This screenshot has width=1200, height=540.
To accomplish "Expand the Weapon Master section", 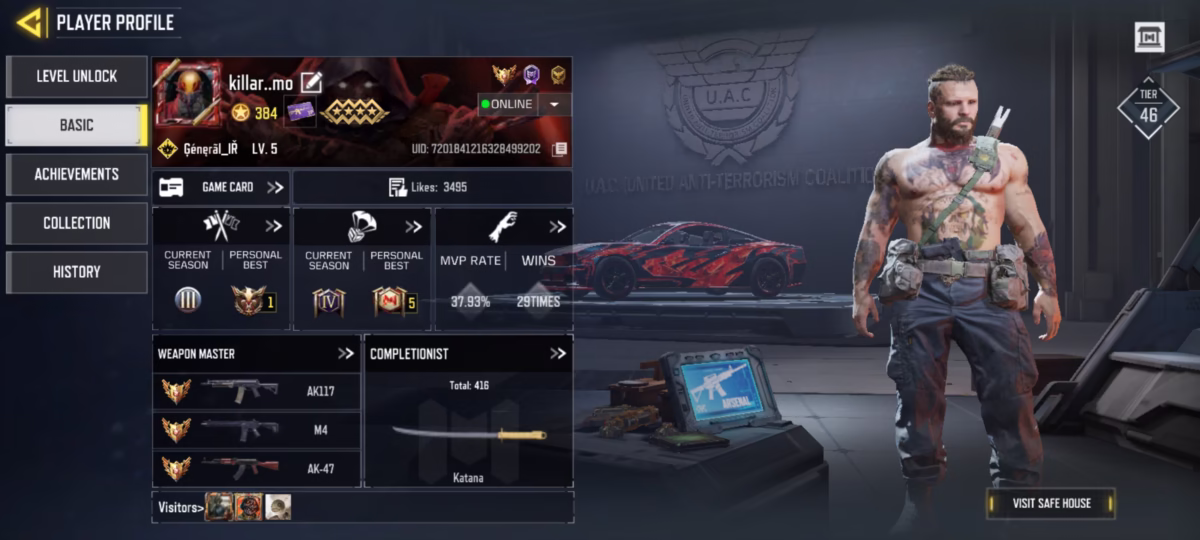I will point(346,353).
